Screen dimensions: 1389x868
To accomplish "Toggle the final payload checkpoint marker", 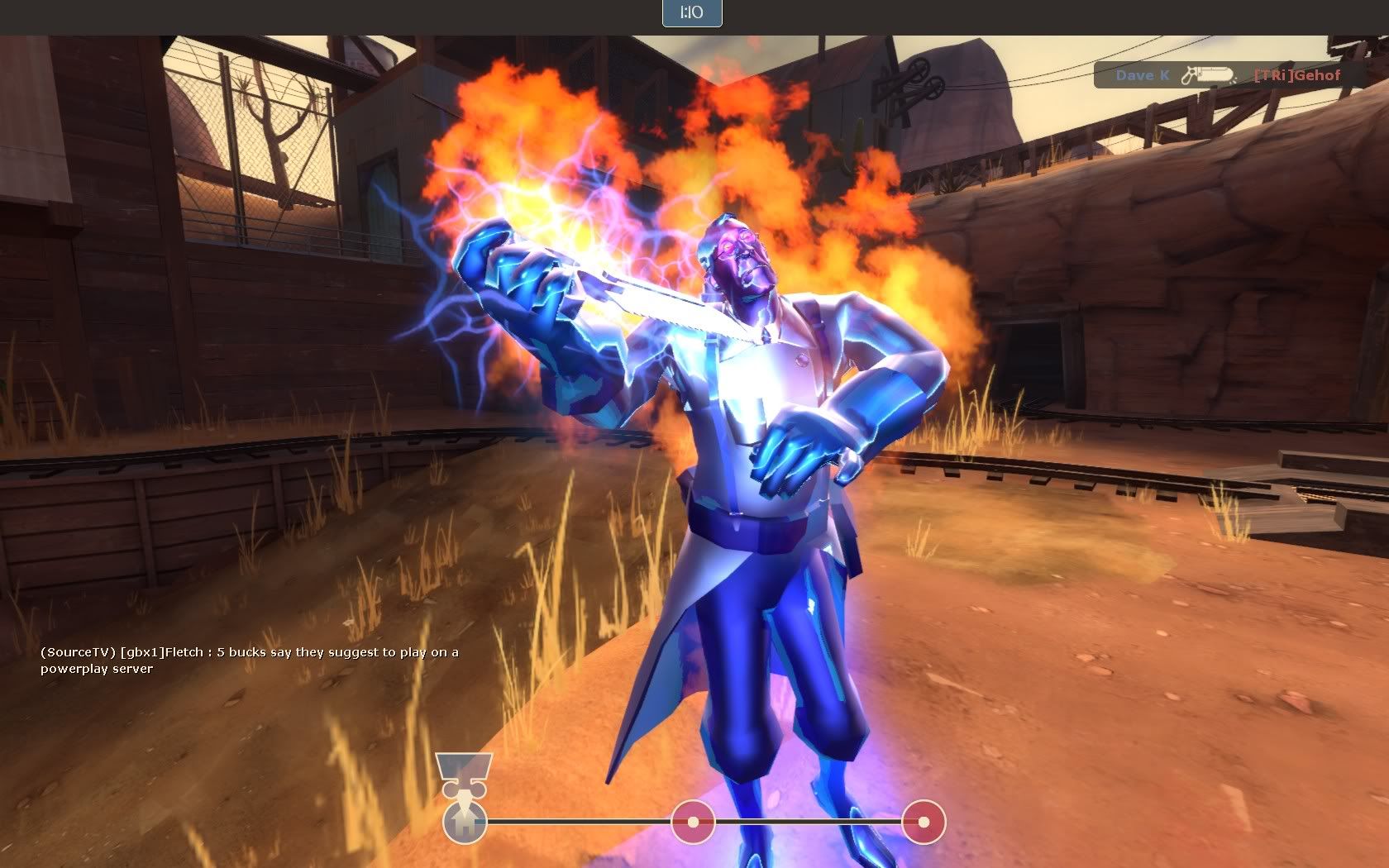I will (923, 821).
